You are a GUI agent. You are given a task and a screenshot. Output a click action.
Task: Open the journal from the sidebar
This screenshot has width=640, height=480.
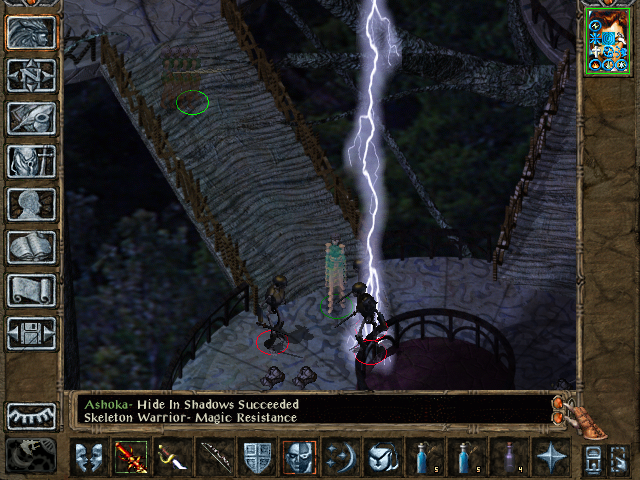[x=31, y=118]
